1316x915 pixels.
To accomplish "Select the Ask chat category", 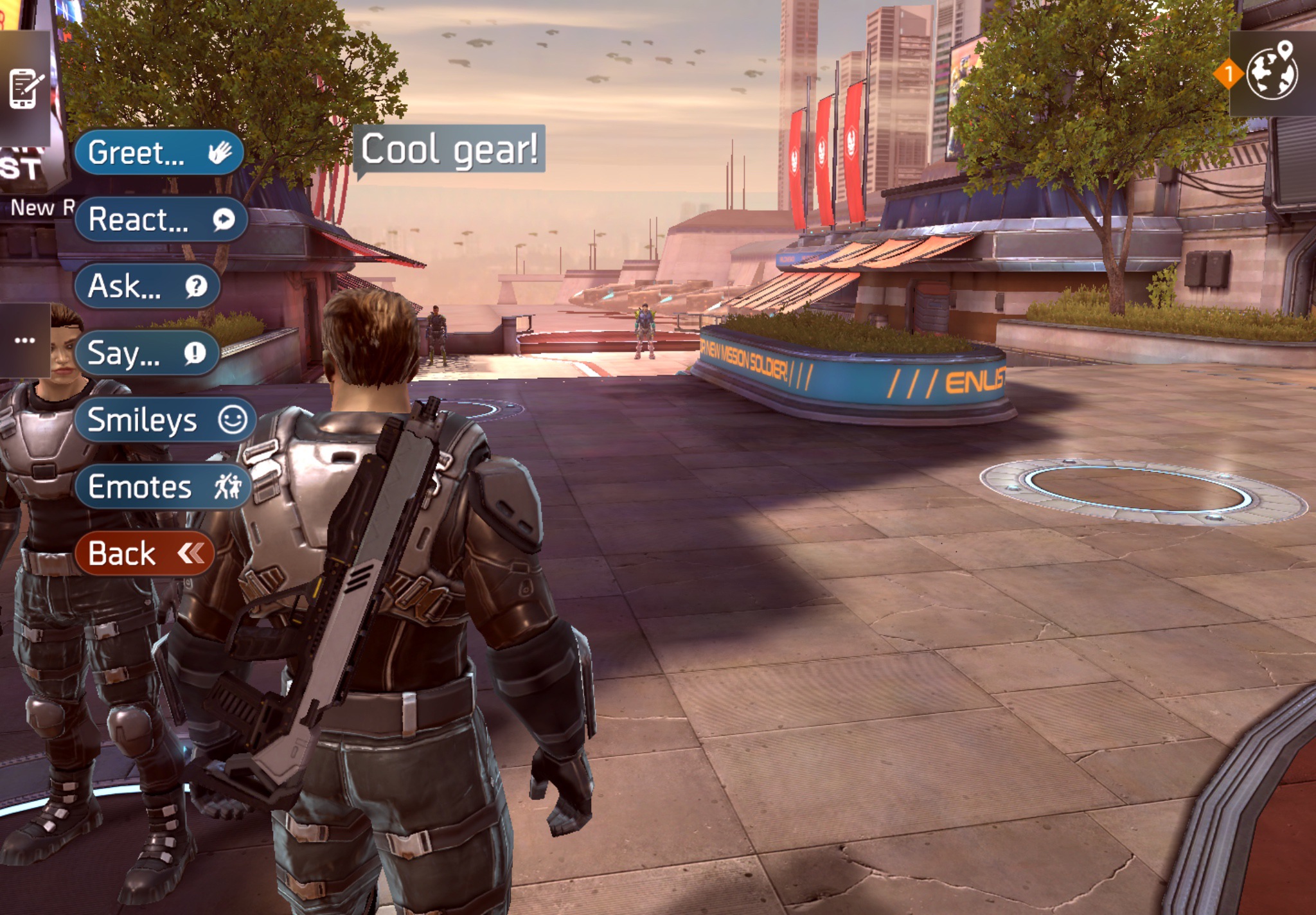I will coord(147,286).
